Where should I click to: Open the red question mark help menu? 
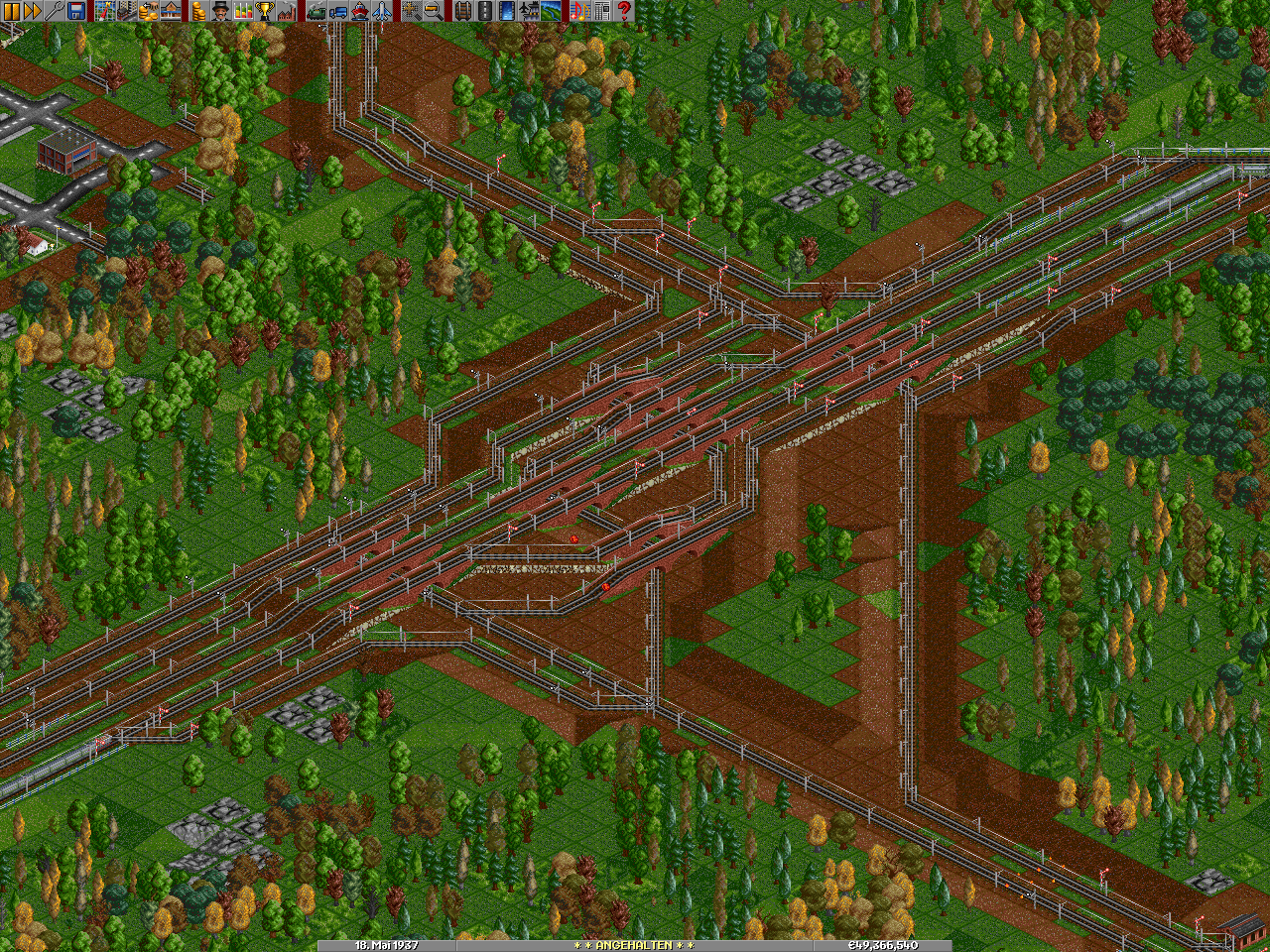pyautogui.click(x=624, y=11)
